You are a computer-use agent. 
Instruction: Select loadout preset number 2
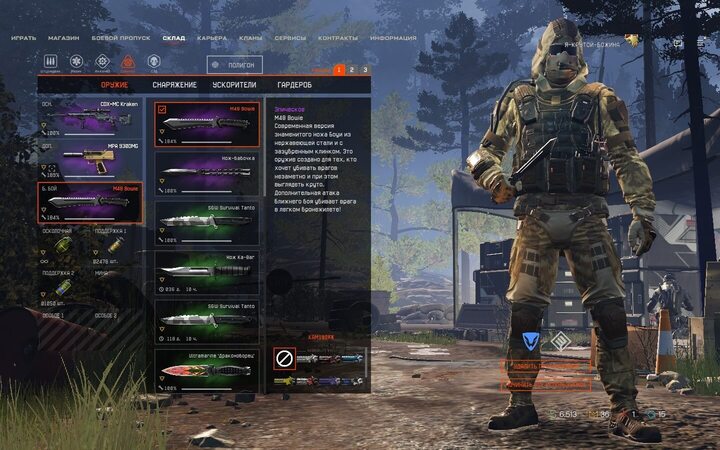[352, 70]
